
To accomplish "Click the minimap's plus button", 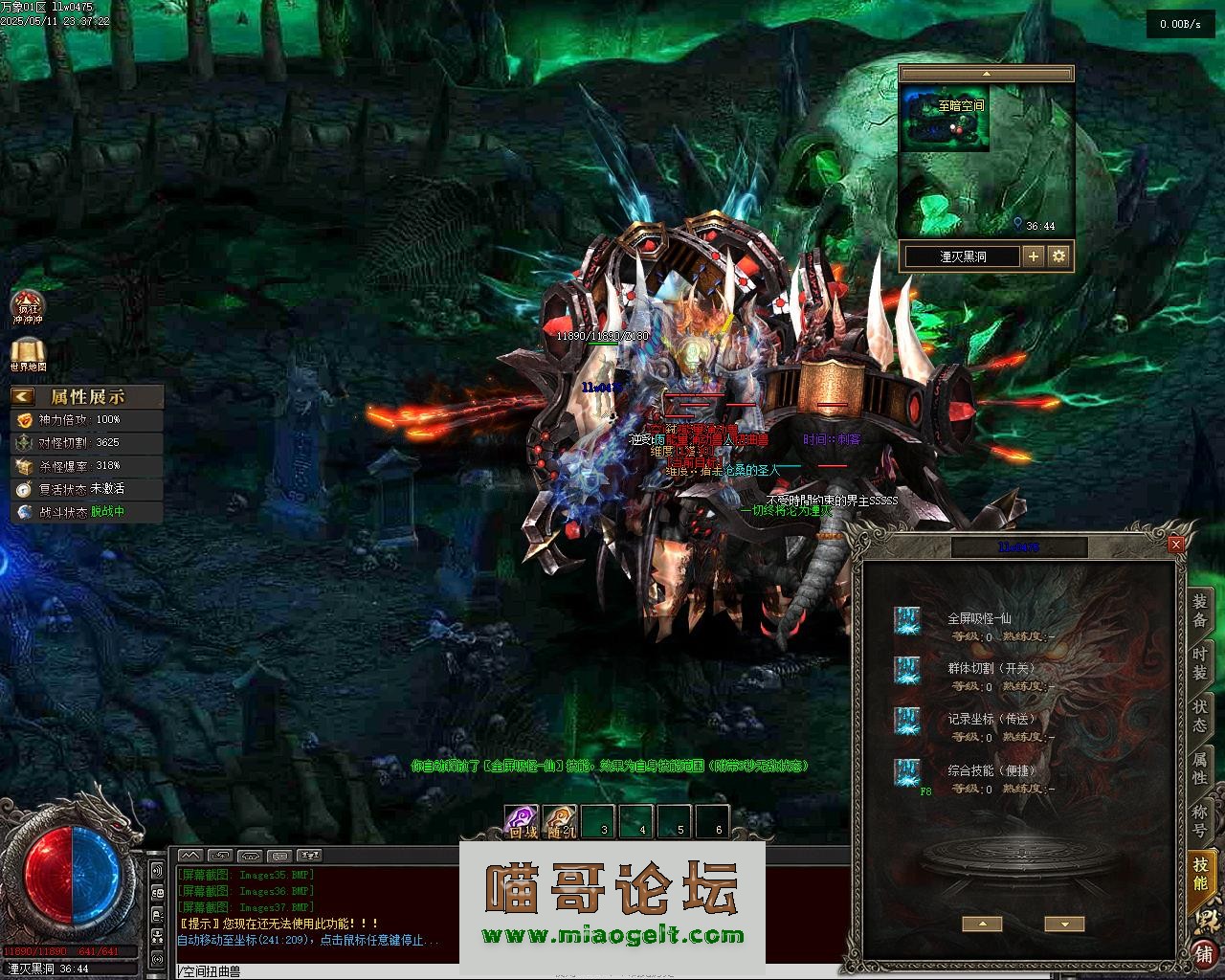I will (x=1033, y=256).
